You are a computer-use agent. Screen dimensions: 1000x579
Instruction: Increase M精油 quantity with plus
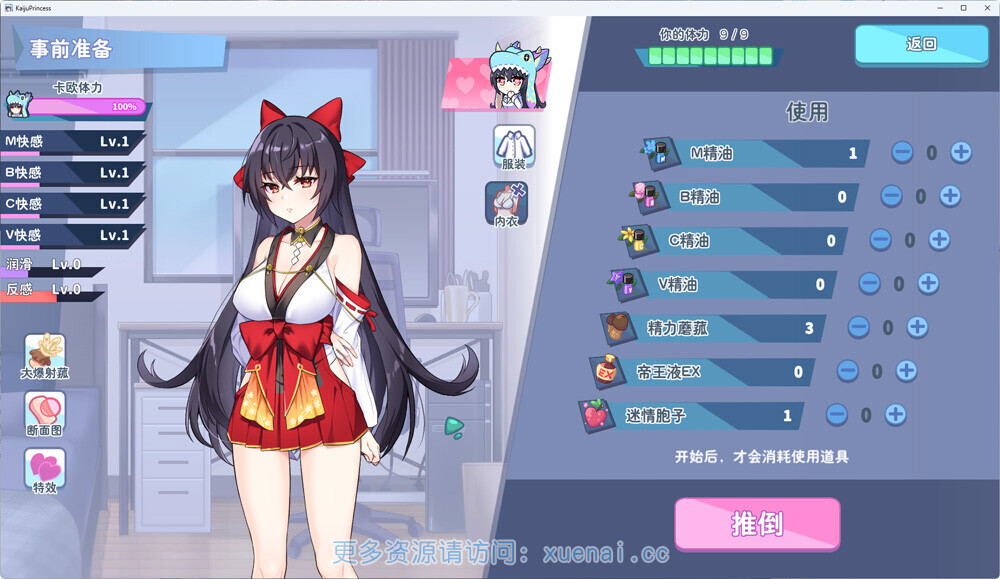[x=961, y=153]
